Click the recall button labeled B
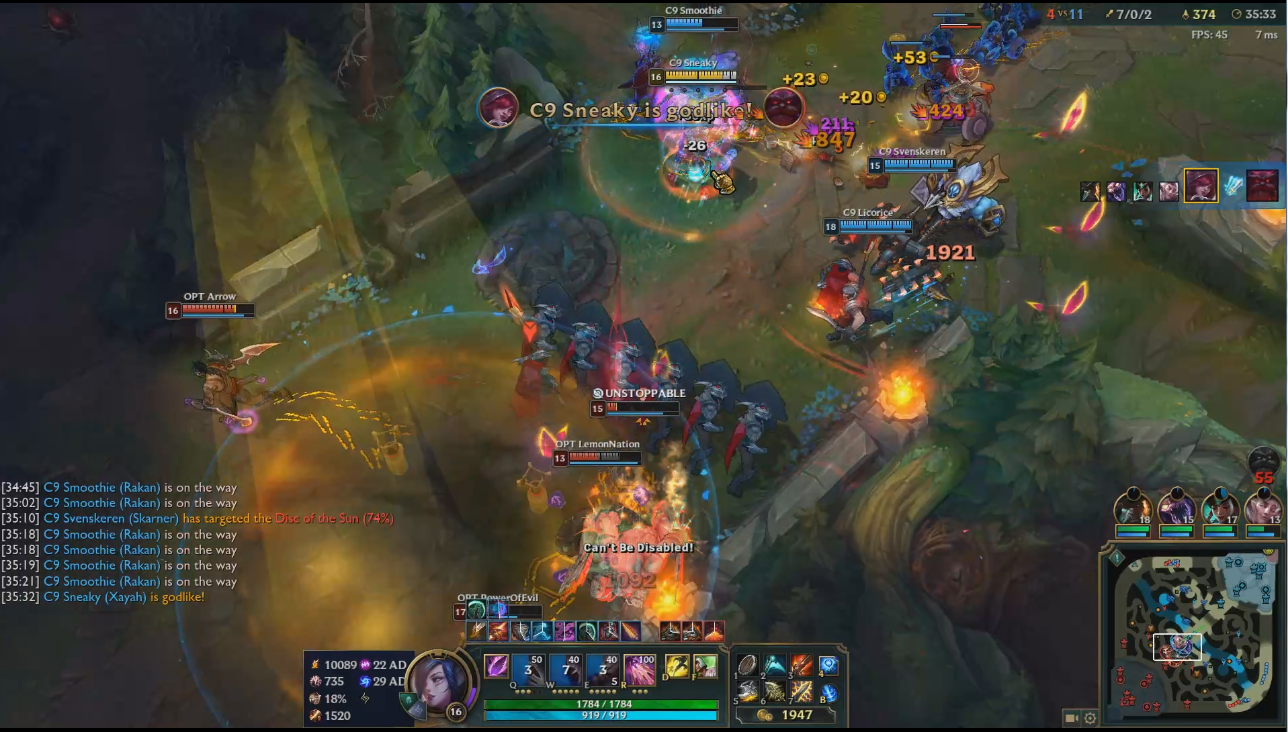Image resolution: width=1288 pixels, height=732 pixels. pyautogui.click(x=829, y=693)
